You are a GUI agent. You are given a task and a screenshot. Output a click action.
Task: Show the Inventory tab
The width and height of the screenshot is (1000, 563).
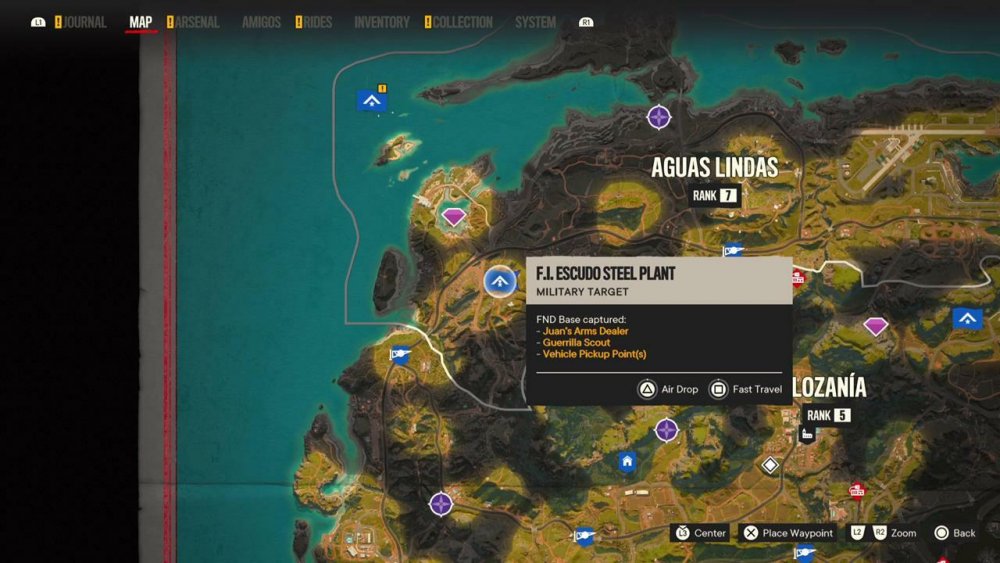pyautogui.click(x=382, y=22)
